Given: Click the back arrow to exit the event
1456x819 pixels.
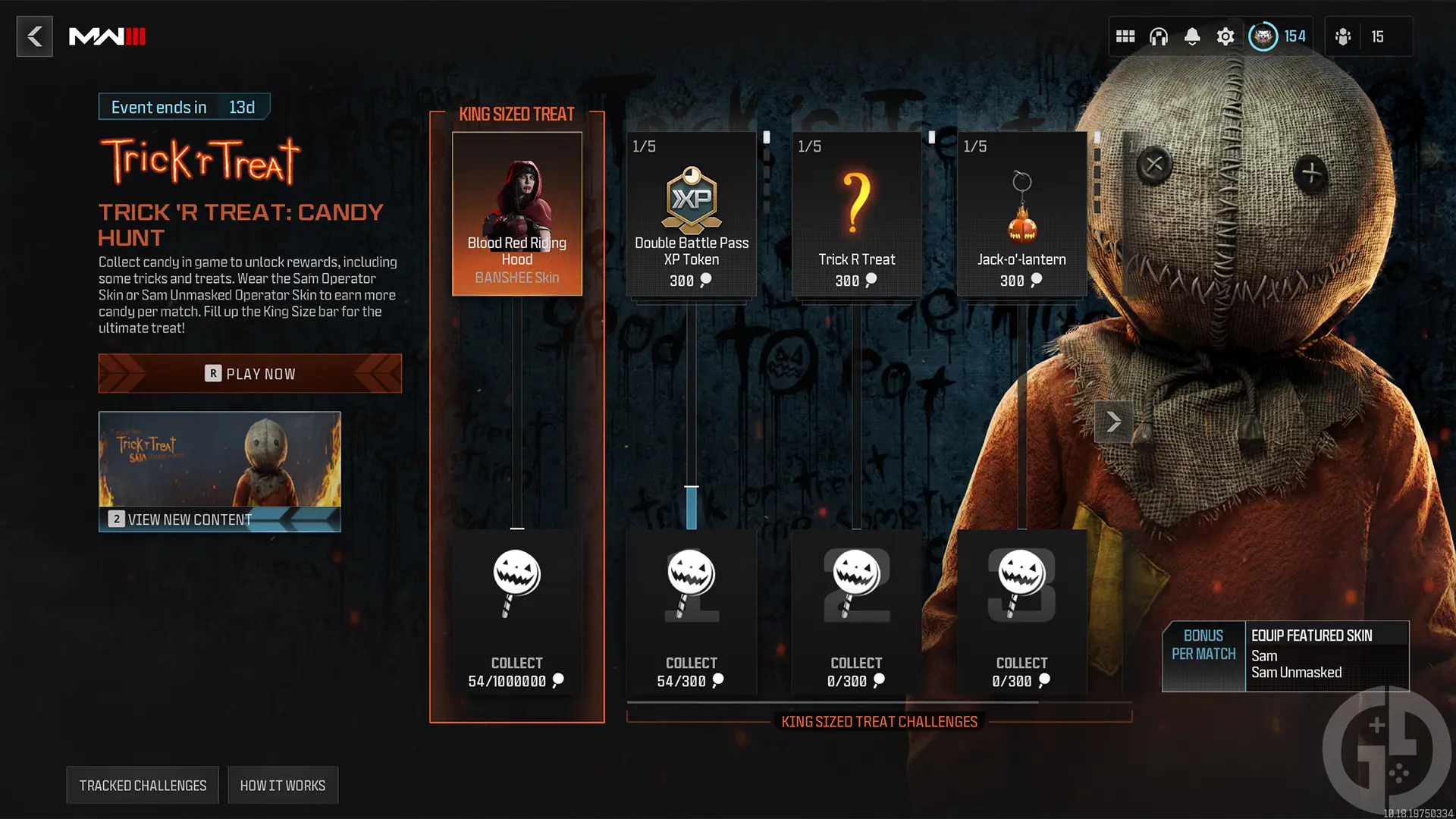Looking at the screenshot, I should tap(34, 36).
